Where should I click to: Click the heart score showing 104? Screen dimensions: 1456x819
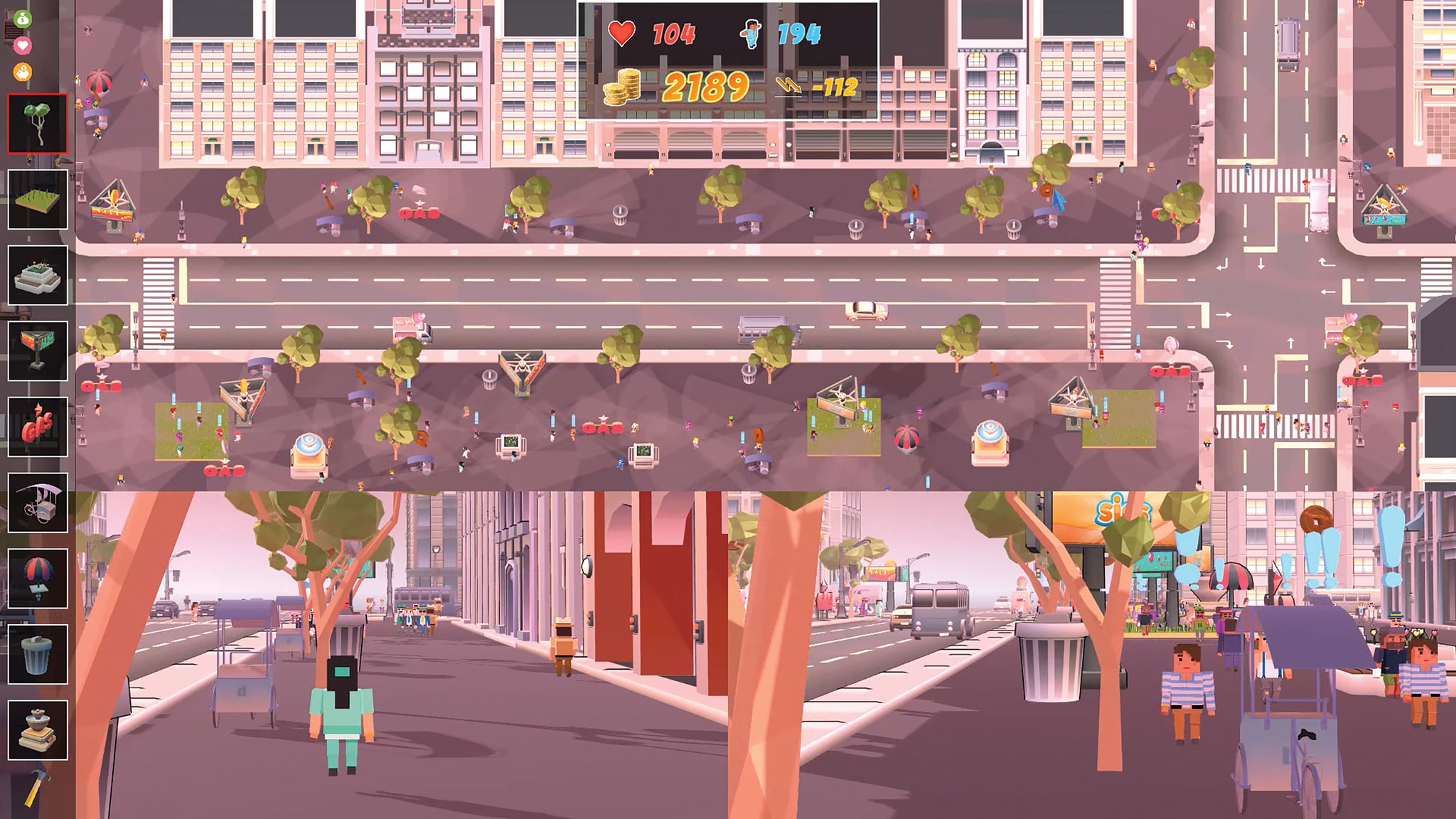point(675,32)
